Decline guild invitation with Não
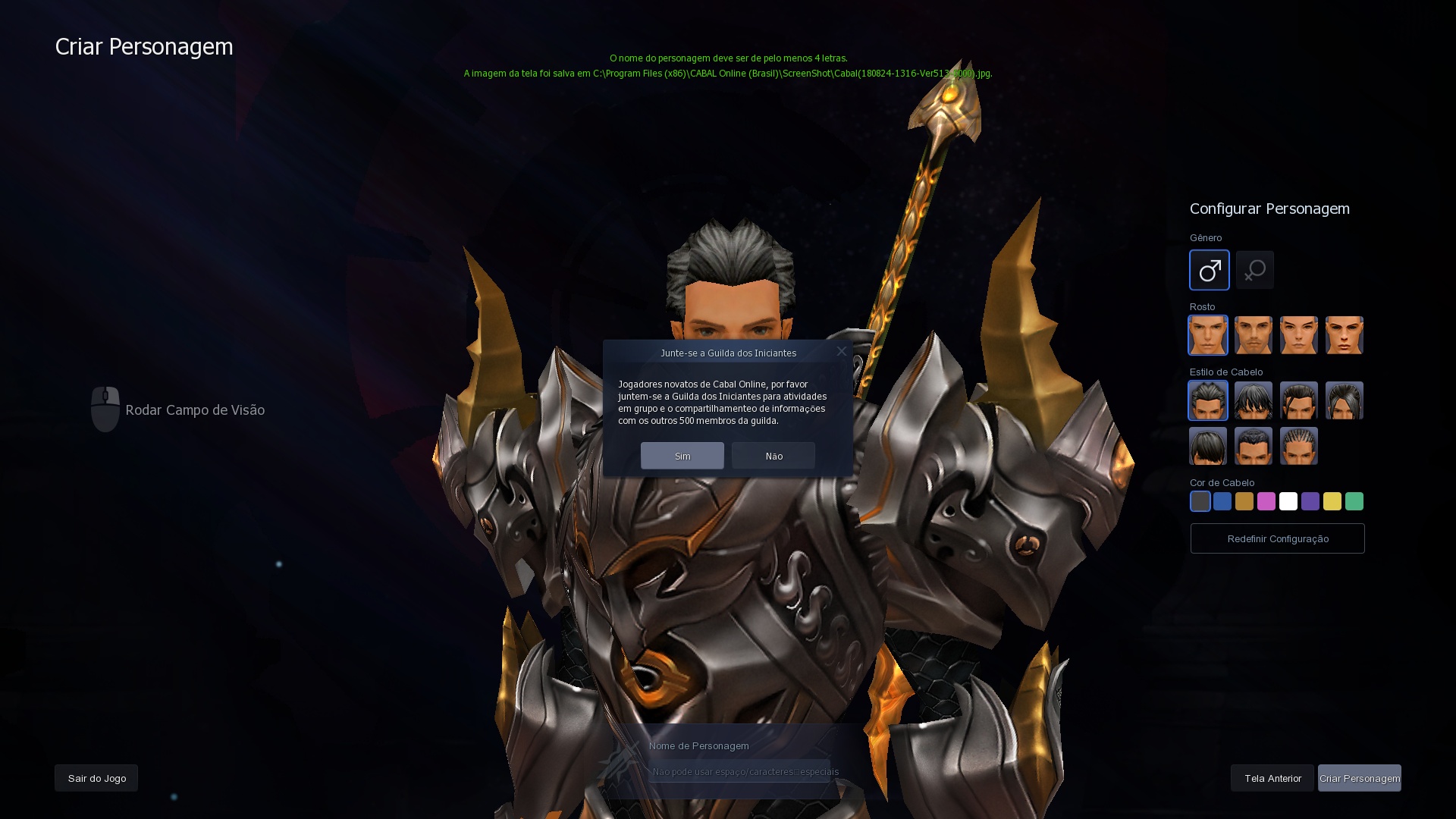1456x819 pixels. pos(773,456)
